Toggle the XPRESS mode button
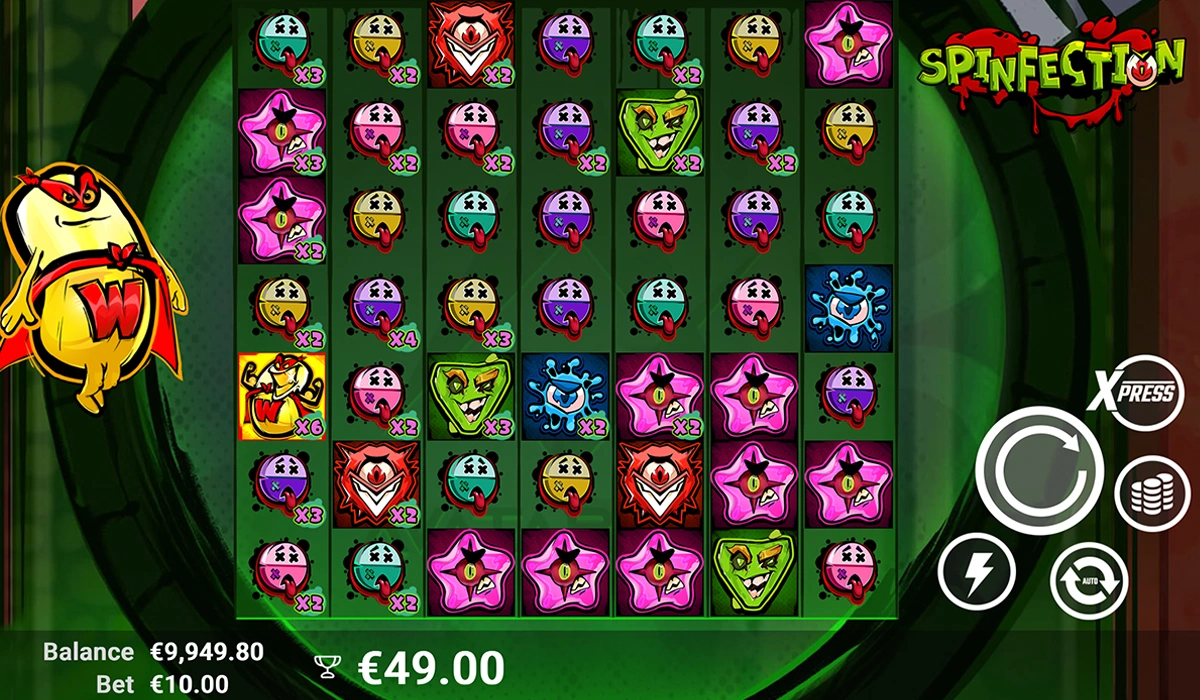 tap(1134, 393)
